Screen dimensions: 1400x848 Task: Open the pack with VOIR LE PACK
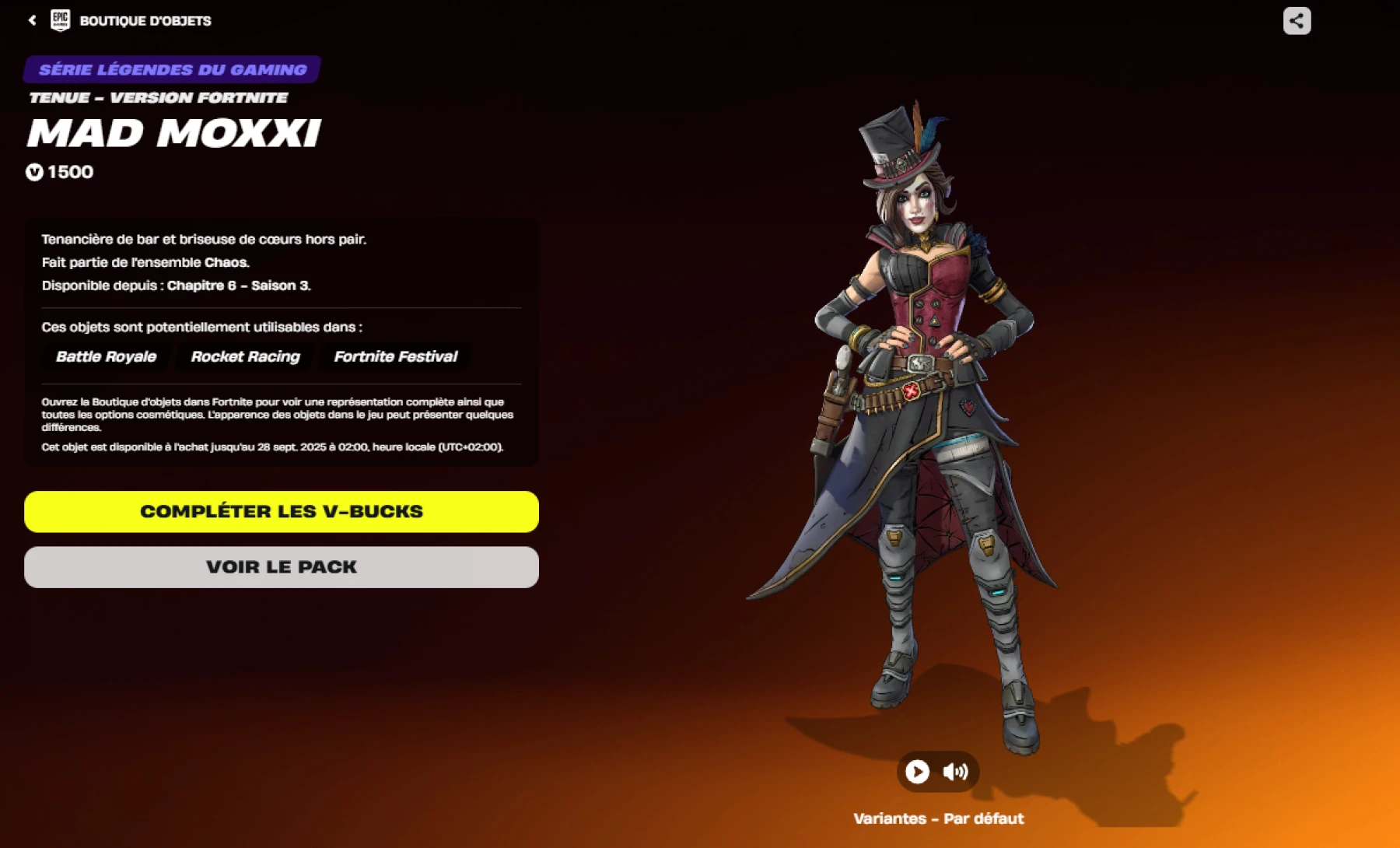click(281, 566)
